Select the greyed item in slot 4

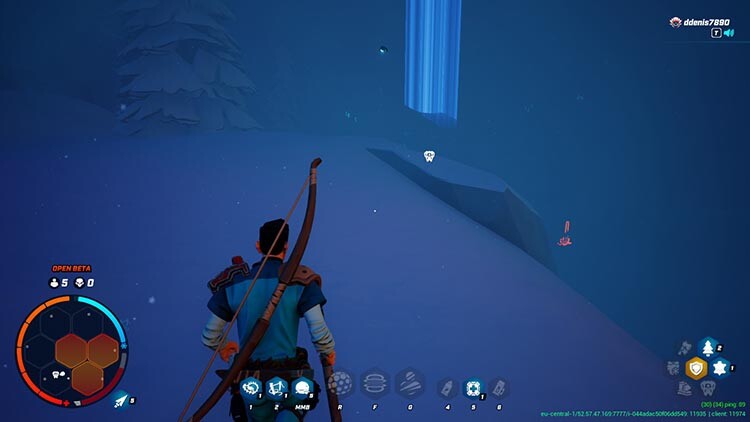click(x=448, y=388)
